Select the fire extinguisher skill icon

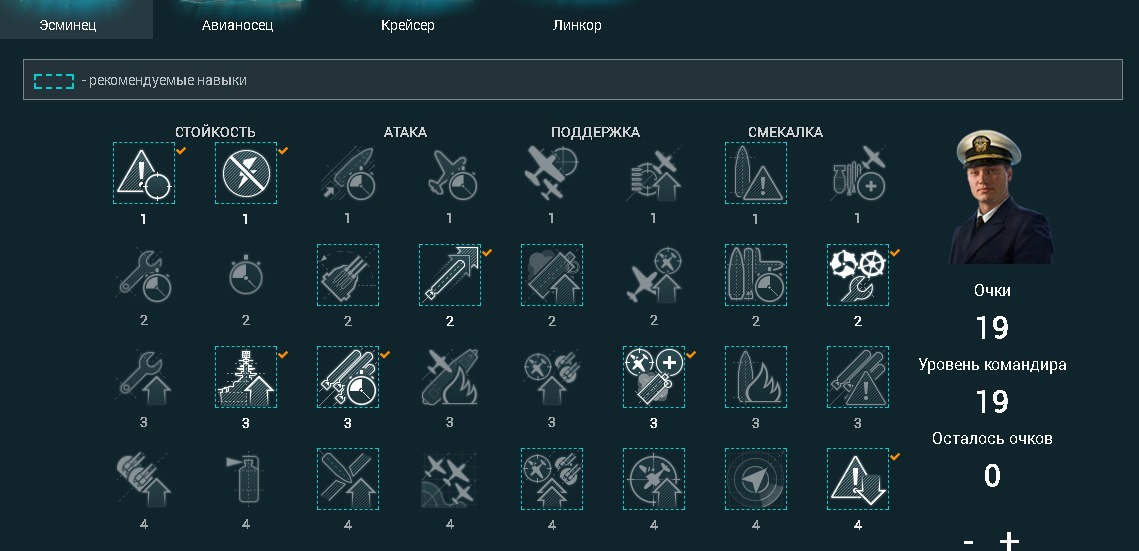coord(246,479)
